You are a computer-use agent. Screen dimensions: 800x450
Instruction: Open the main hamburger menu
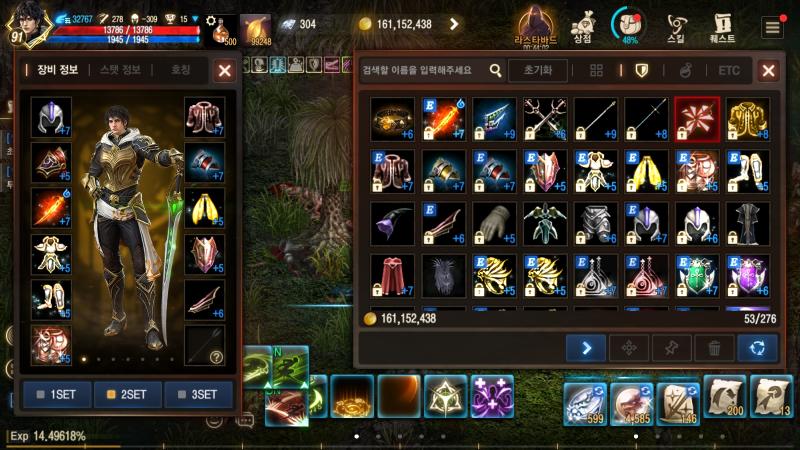[772, 27]
